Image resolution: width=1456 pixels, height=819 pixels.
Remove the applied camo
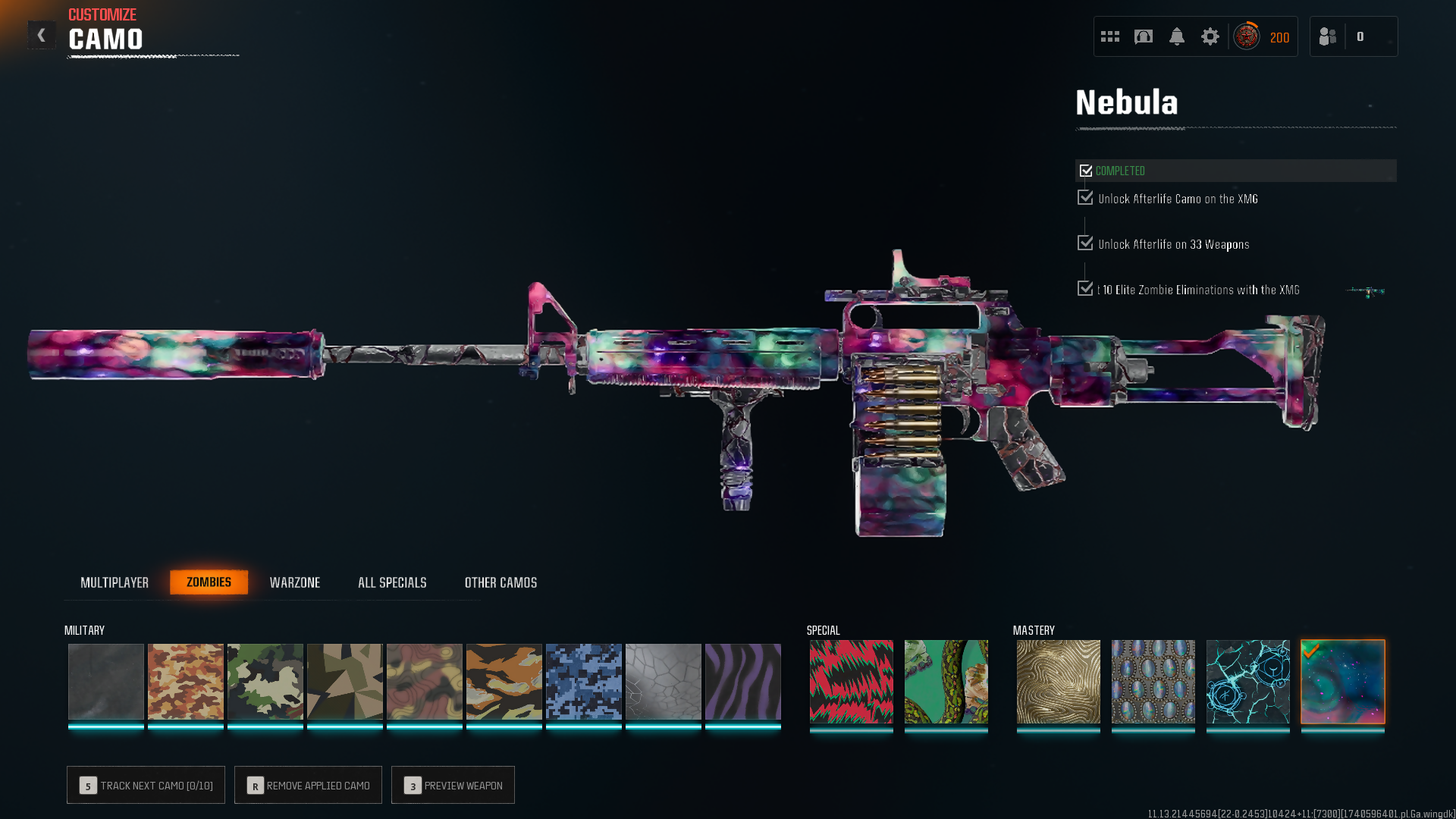point(308,785)
